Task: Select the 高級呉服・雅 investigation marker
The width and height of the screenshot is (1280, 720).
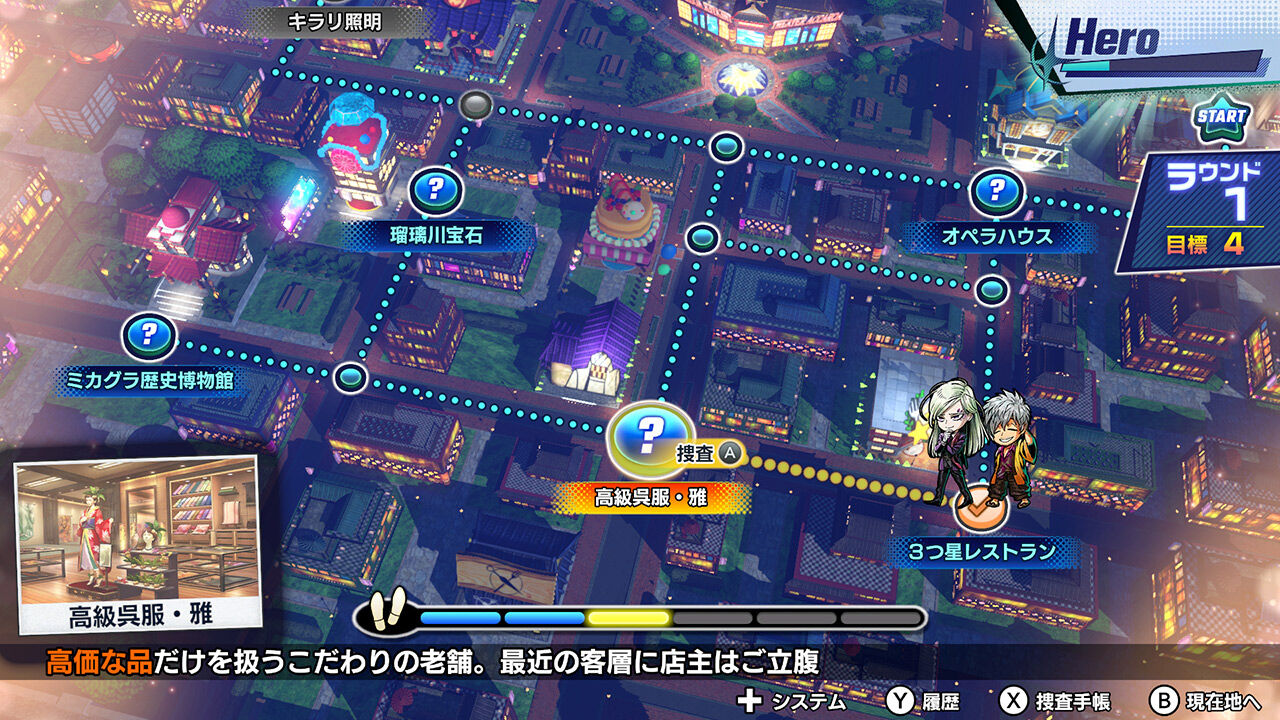Action: [651, 437]
